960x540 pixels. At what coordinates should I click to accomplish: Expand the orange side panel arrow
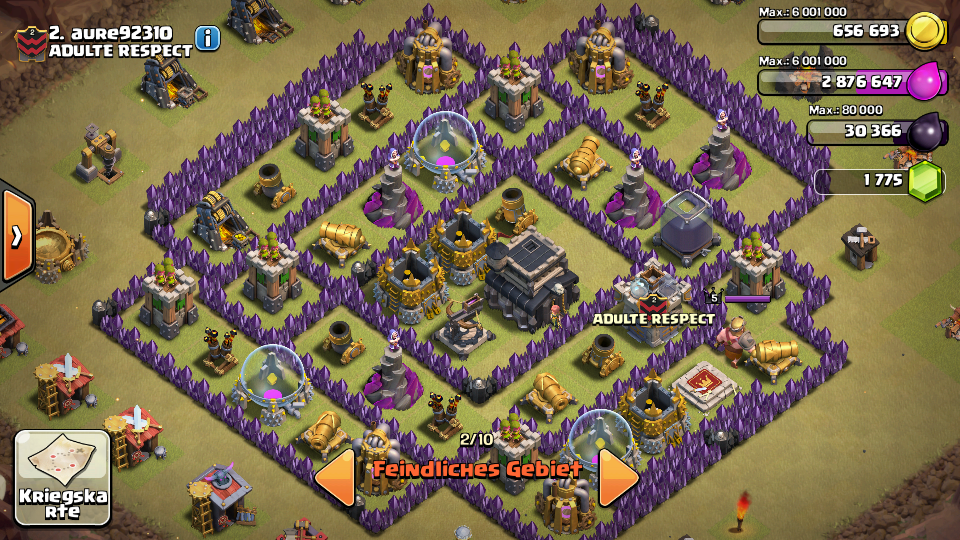(17, 236)
